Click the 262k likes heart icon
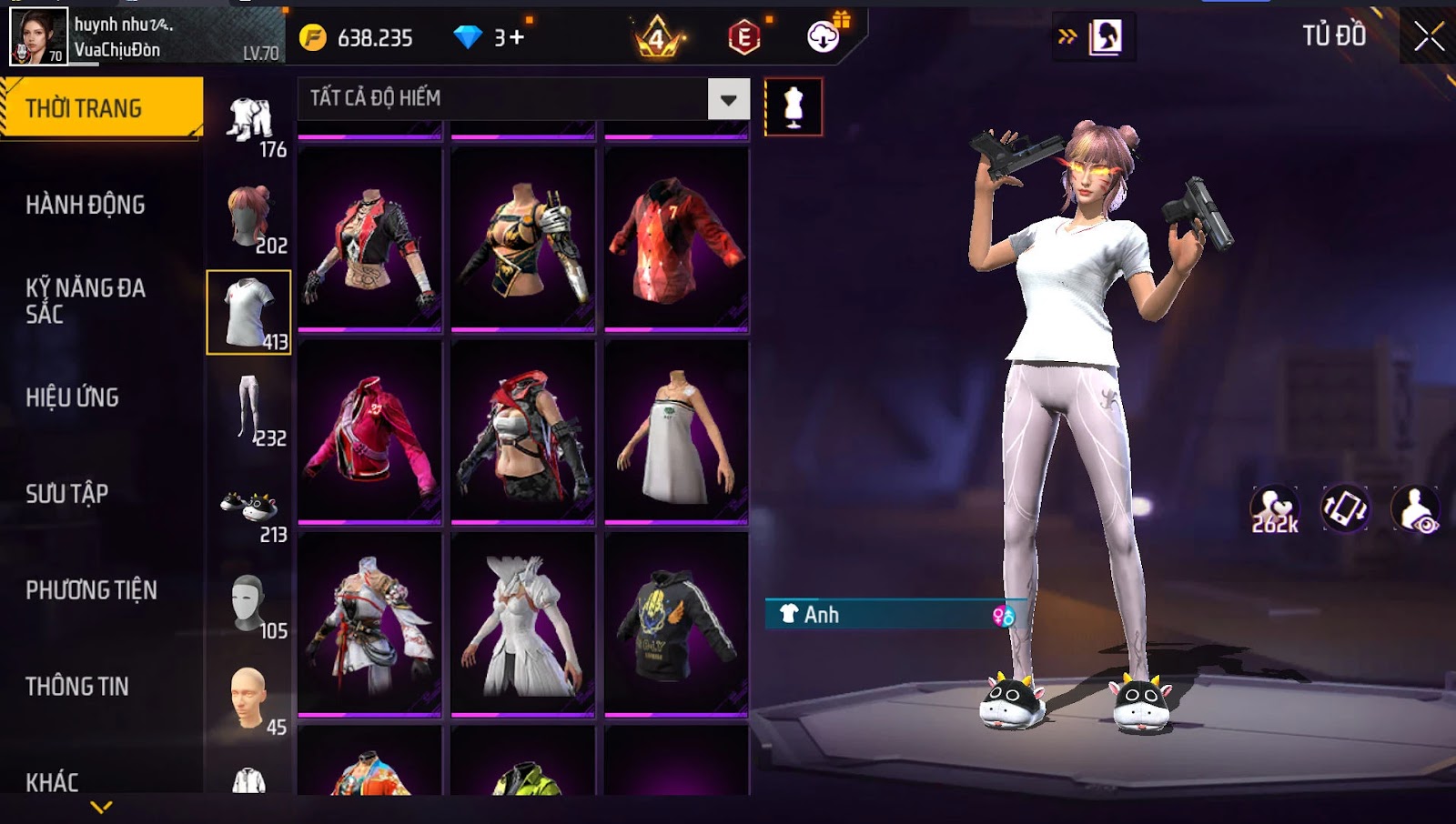Image resolution: width=1456 pixels, height=824 pixels. (x=1274, y=509)
